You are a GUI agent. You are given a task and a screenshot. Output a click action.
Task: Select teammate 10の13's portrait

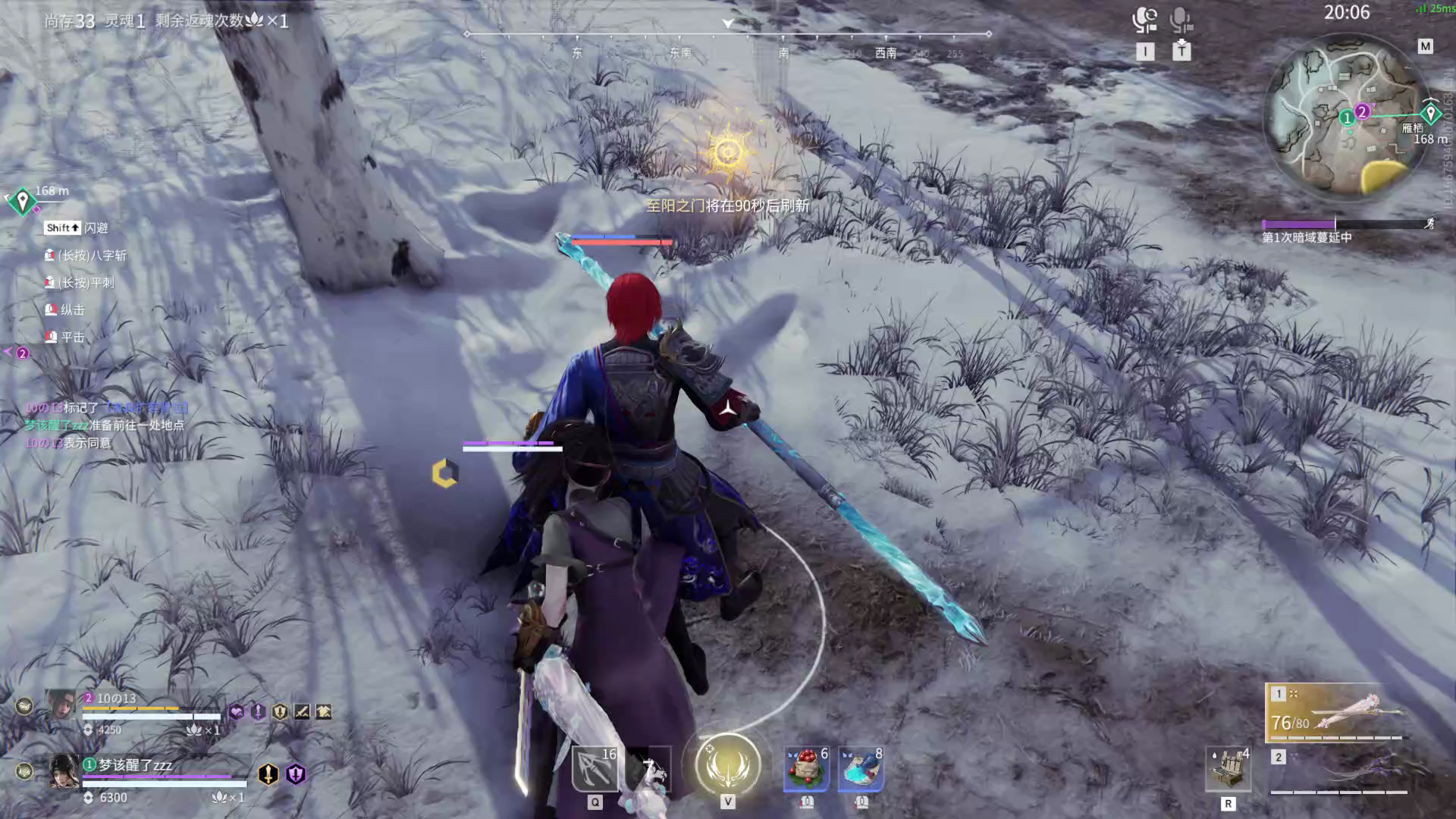click(x=61, y=705)
